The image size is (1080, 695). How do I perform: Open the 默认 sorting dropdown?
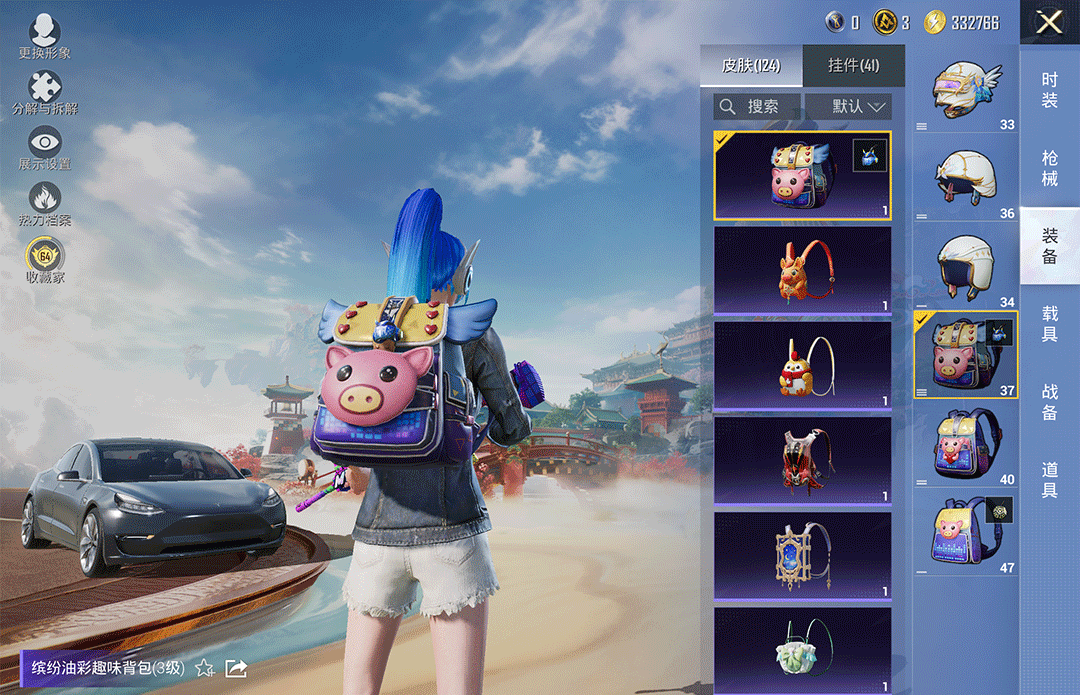(x=848, y=106)
